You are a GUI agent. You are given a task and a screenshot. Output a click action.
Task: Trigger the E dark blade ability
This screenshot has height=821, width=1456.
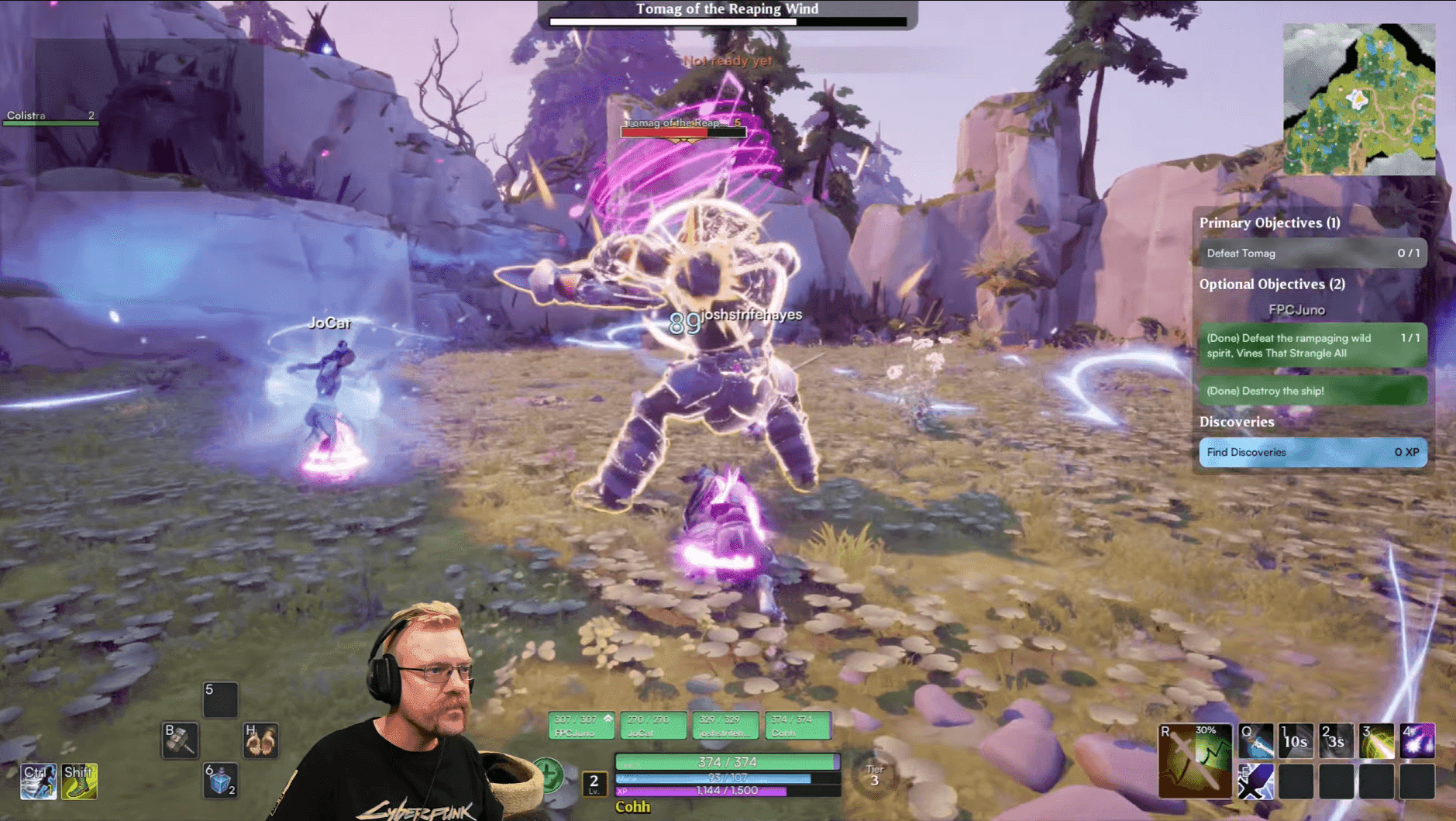[1255, 781]
